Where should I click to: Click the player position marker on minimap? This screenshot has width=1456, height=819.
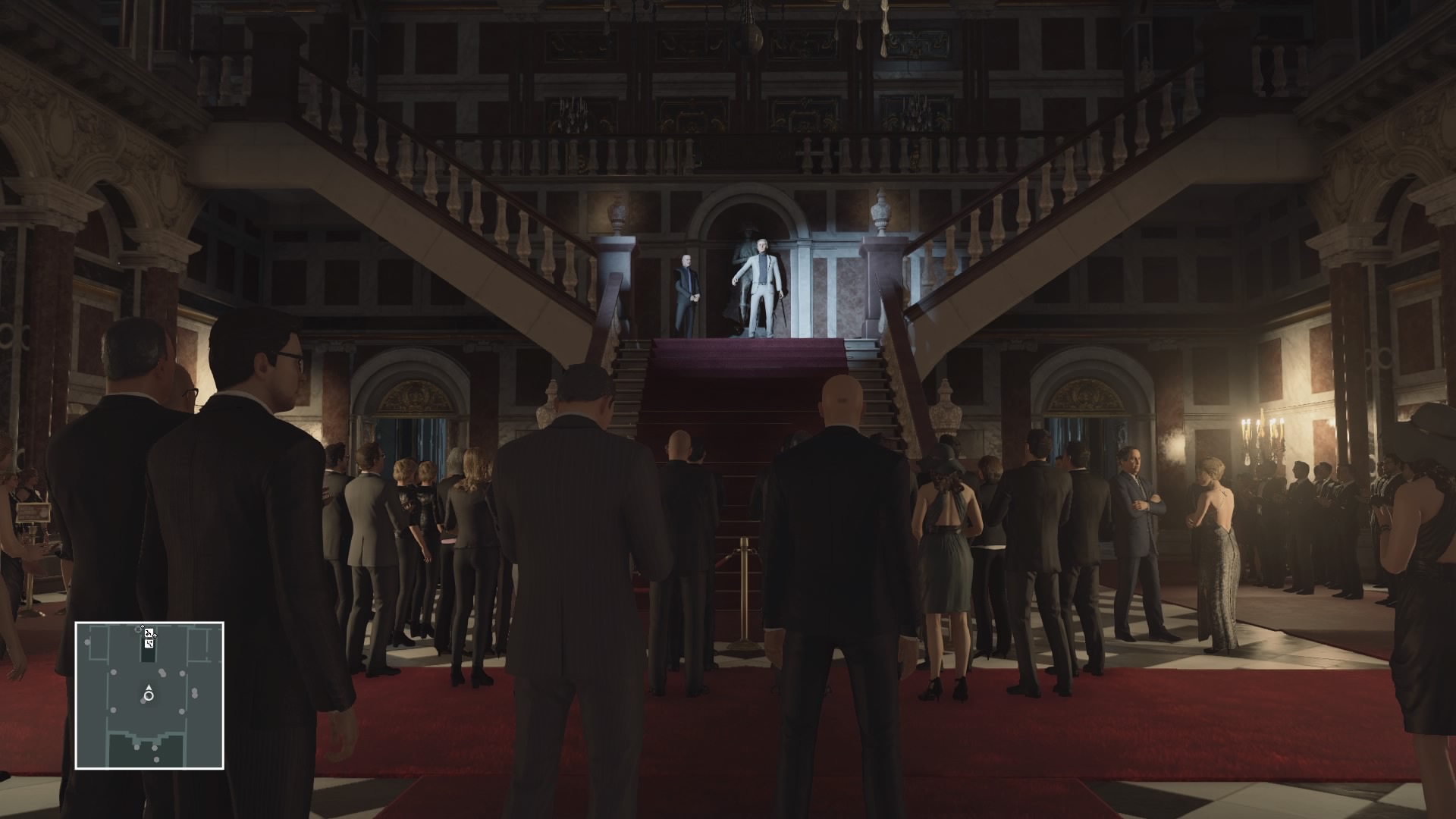[149, 695]
